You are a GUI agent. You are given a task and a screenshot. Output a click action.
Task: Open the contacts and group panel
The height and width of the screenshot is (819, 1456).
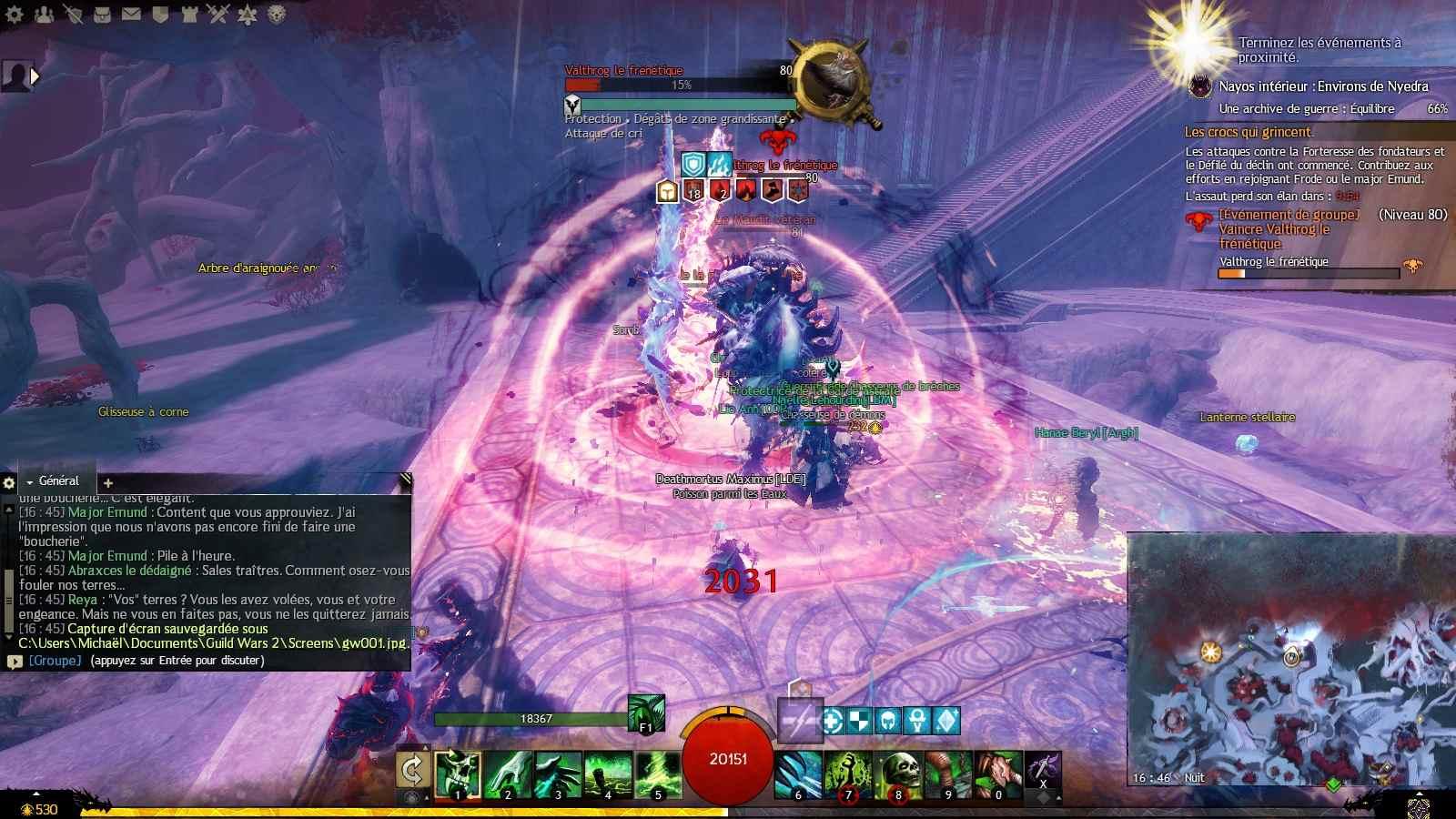44,15
